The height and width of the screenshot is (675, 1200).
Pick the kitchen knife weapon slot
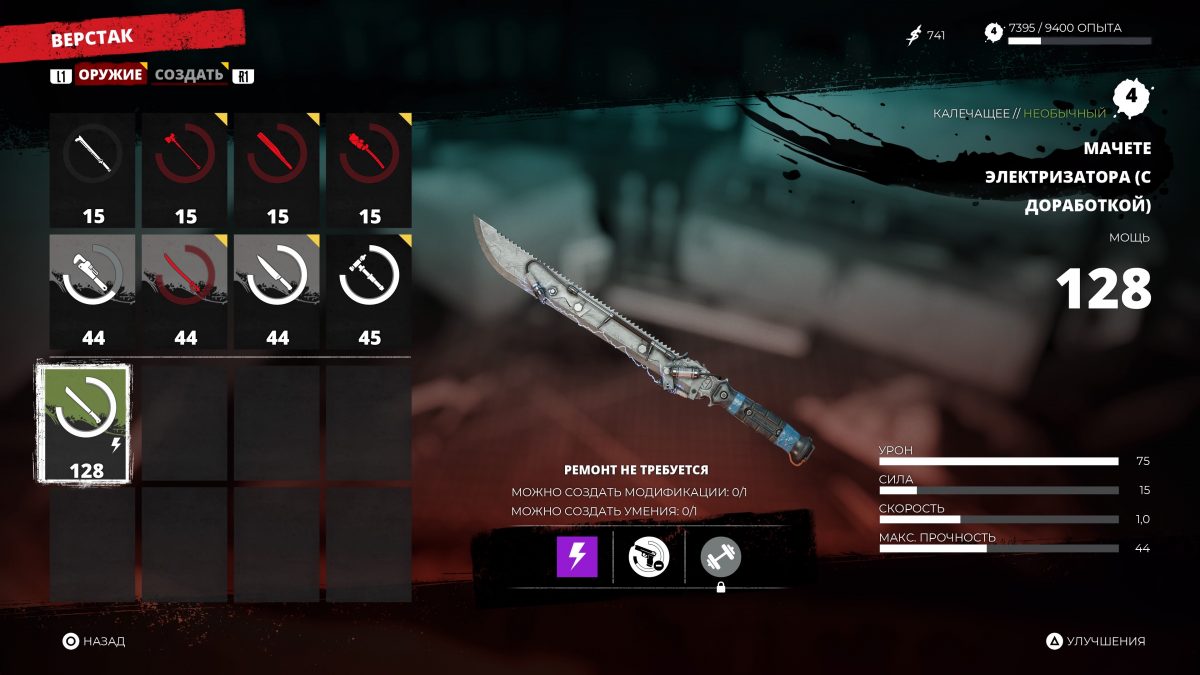tap(277, 291)
